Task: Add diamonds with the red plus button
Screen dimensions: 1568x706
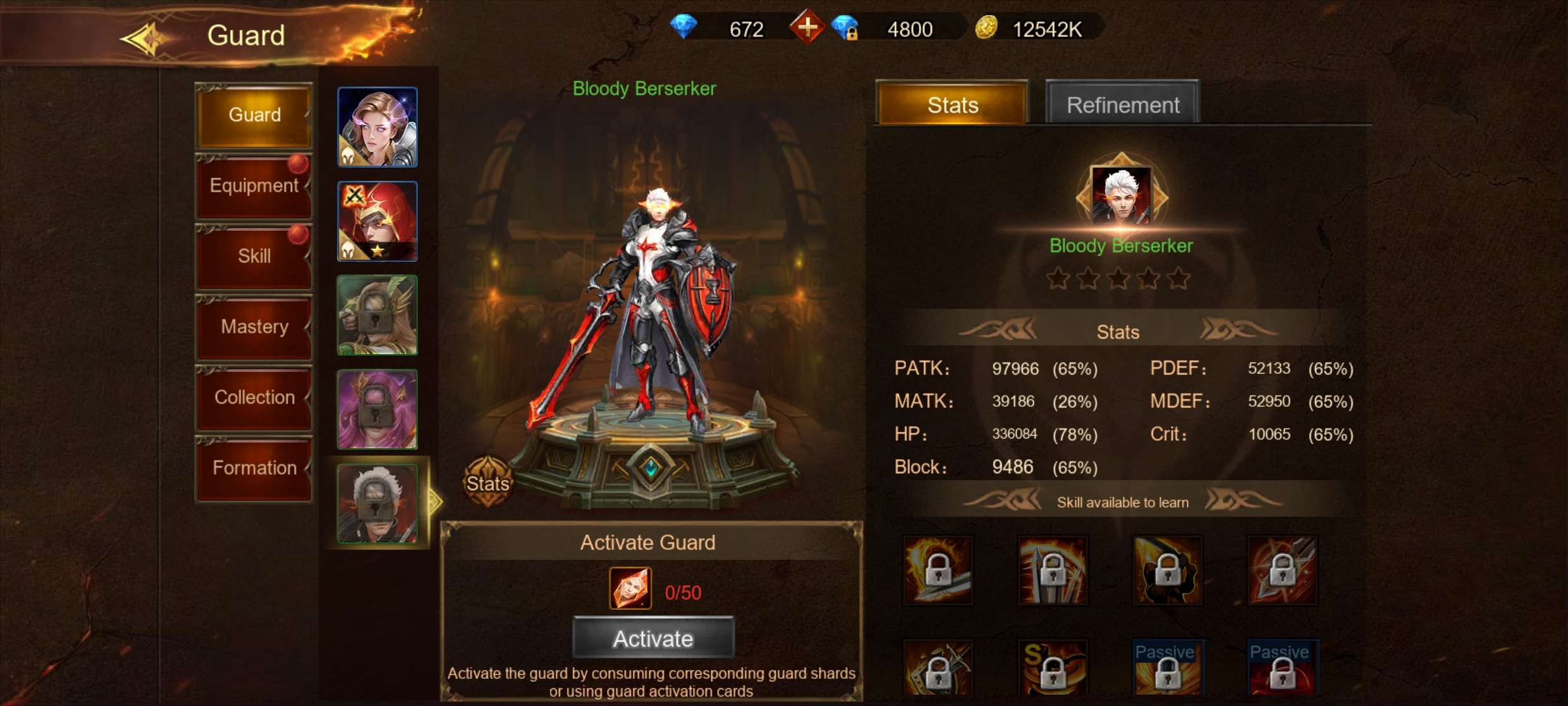Action: point(807,27)
